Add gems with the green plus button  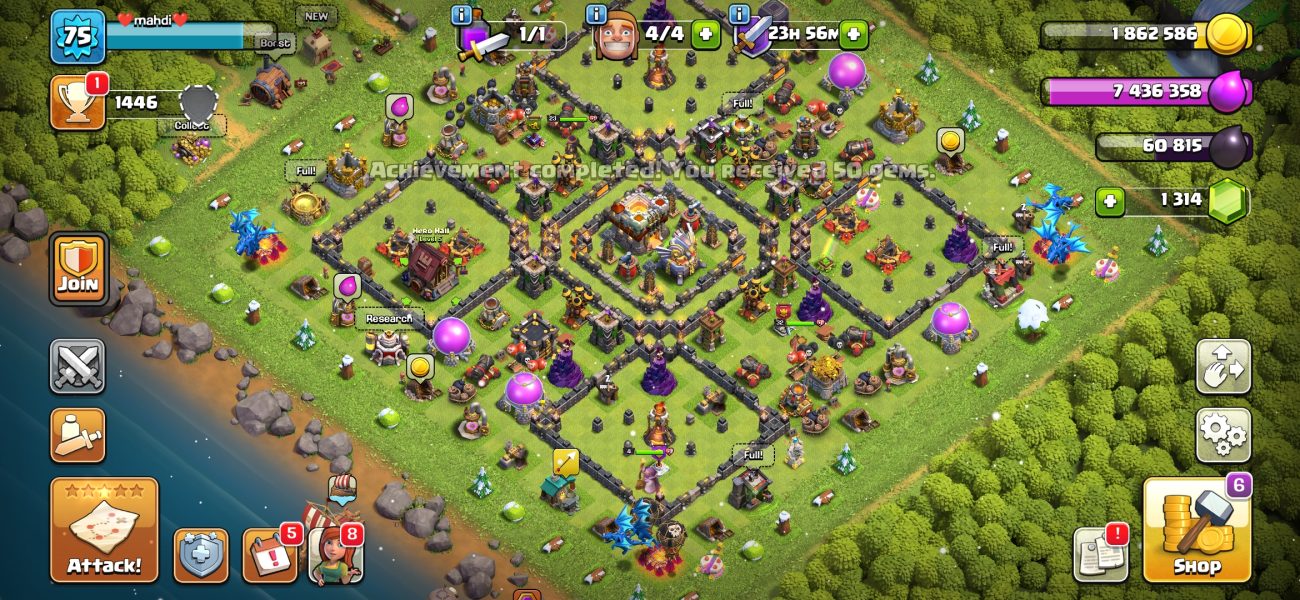click(1109, 201)
